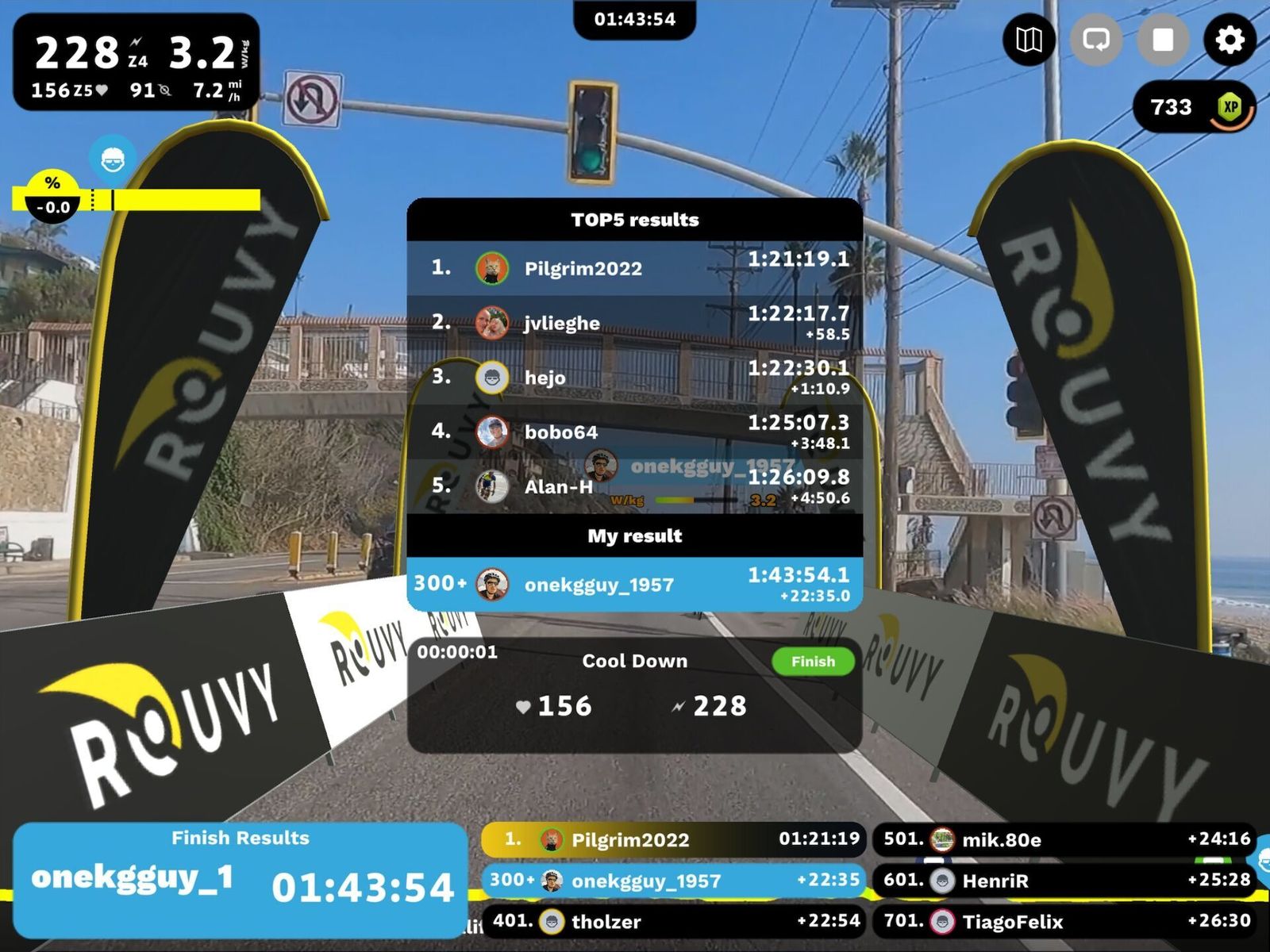Screen dimensions: 1270x952
Task: Open the settings gear icon
Action: click(1230, 40)
